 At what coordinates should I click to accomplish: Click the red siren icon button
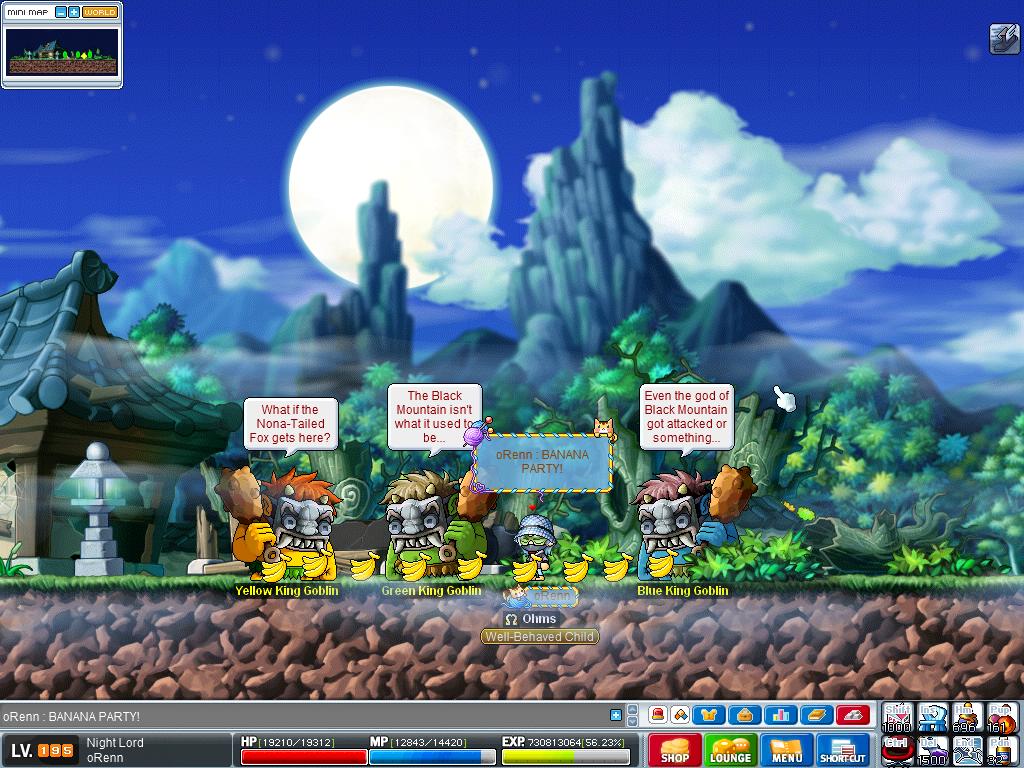coord(658,715)
